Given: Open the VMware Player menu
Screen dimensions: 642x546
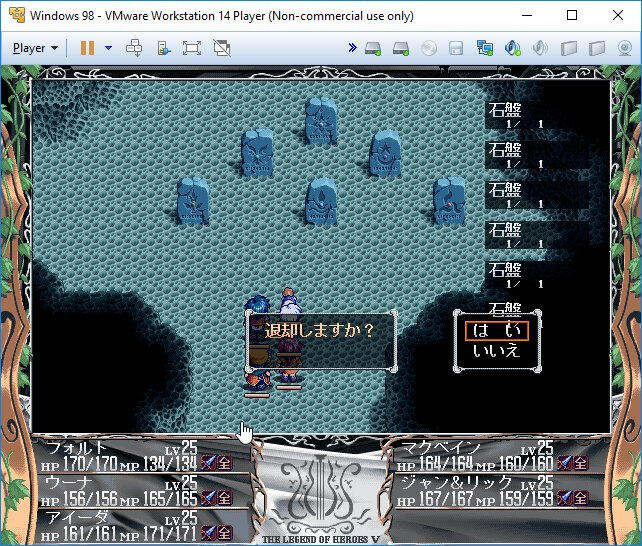Looking at the screenshot, I should pyautogui.click(x=35, y=47).
